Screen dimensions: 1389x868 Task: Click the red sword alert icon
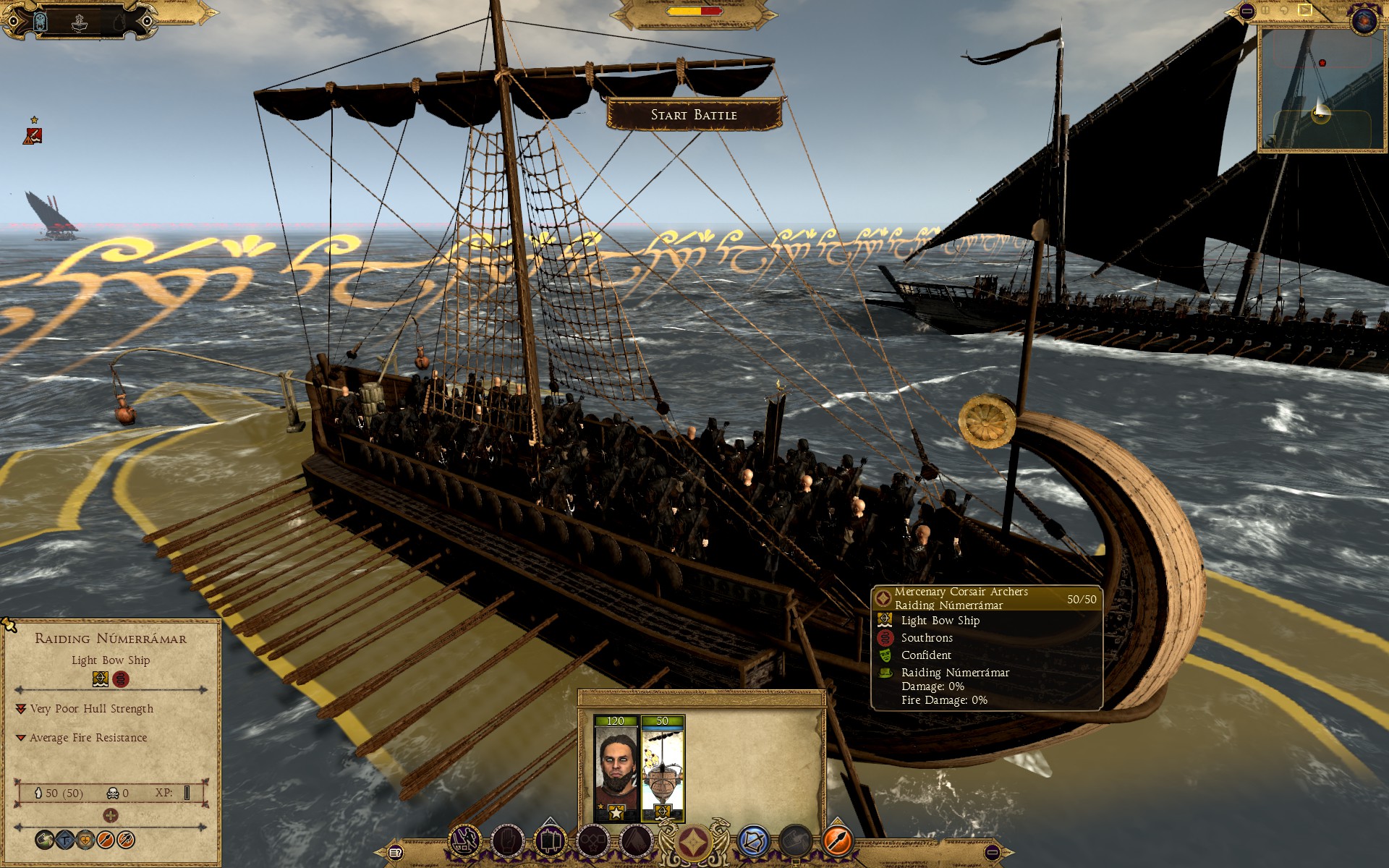33,135
